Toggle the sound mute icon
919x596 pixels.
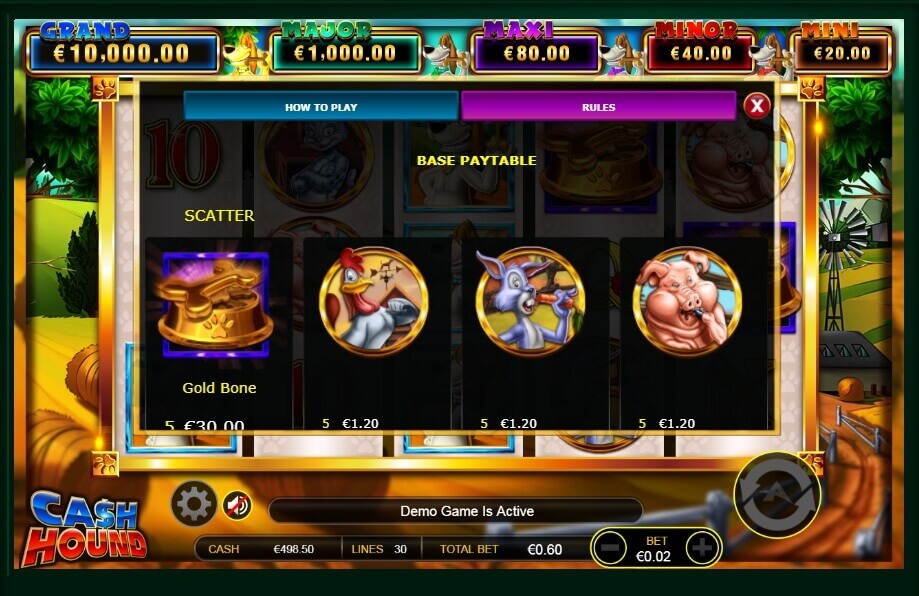tap(237, 506)
